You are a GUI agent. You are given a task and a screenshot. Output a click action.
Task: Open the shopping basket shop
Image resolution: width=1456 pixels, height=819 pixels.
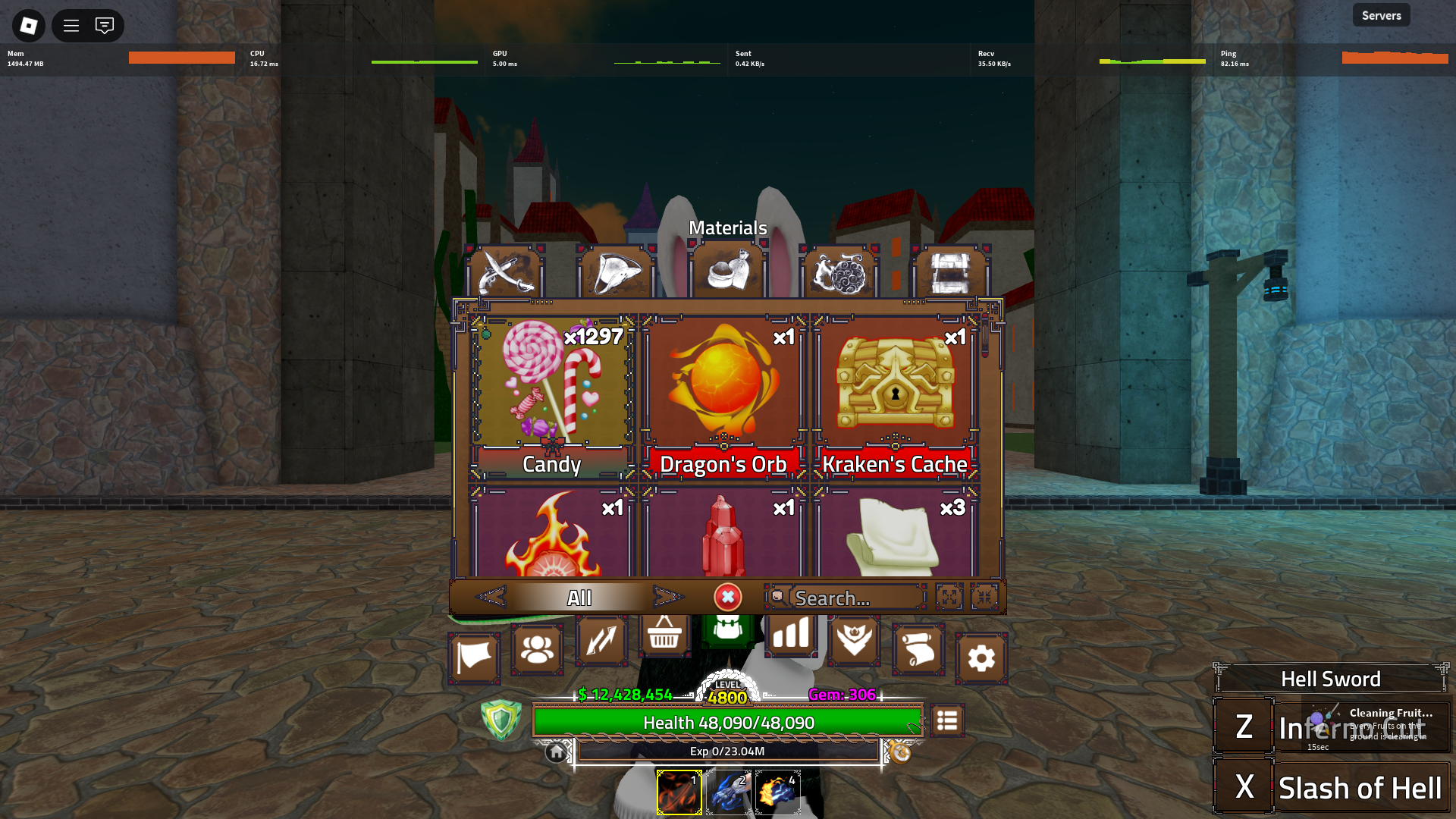click(x=664, y=634)
